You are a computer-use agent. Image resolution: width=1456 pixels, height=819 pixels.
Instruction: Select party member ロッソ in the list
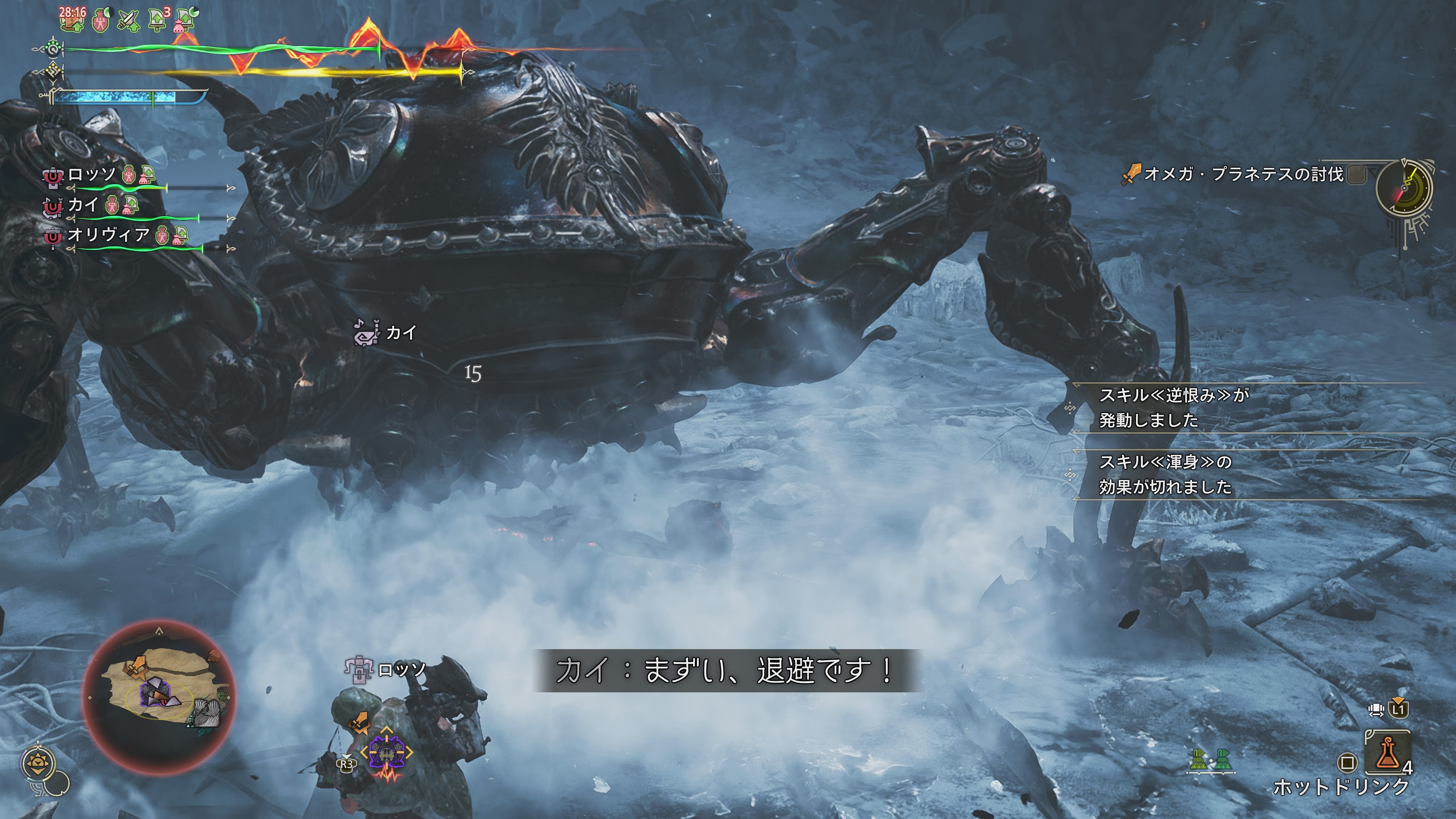pyautogui.click(x=91, y=175)
